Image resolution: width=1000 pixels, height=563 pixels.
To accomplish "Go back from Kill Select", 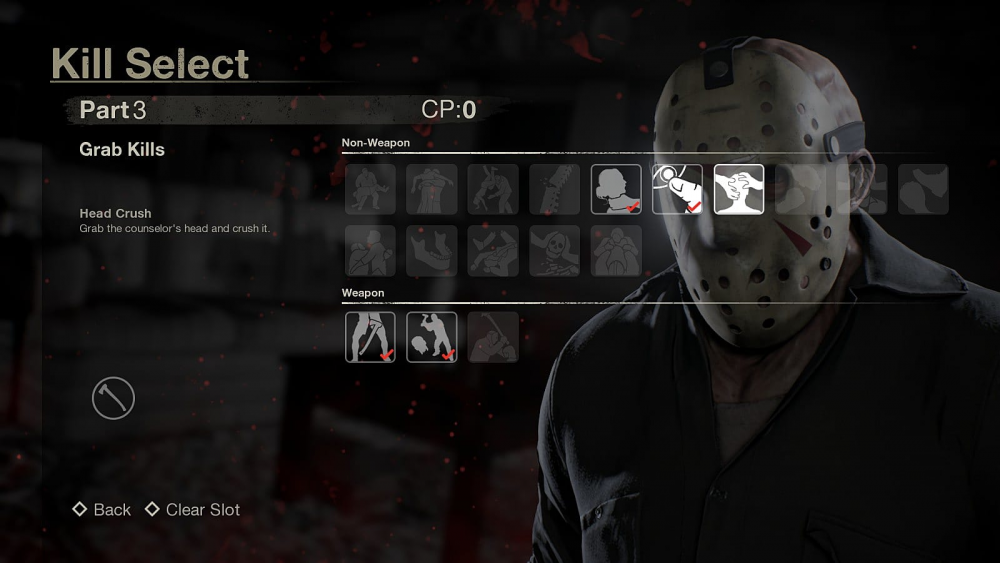I will point(102,510).
